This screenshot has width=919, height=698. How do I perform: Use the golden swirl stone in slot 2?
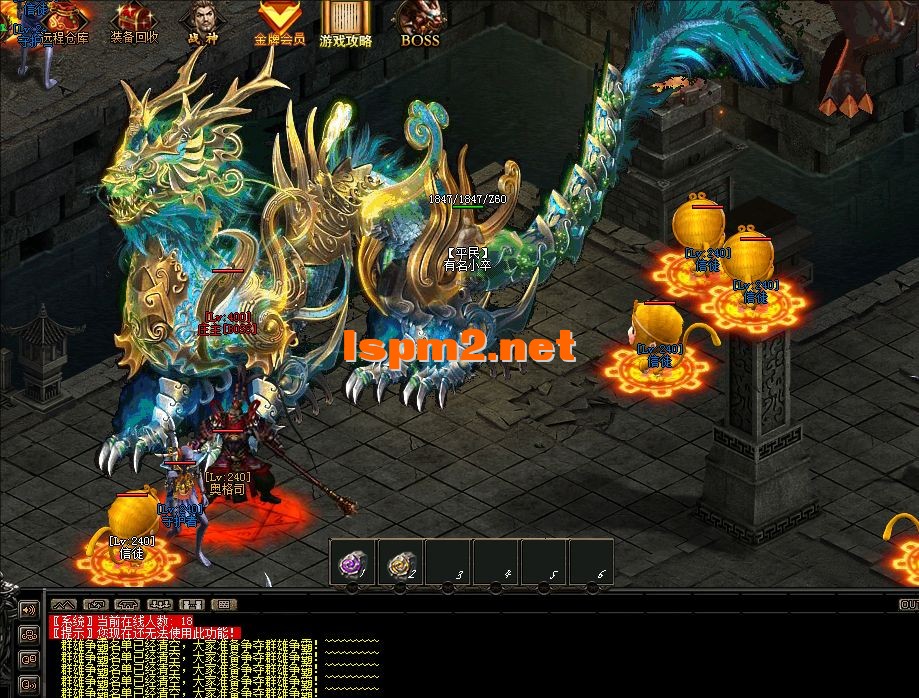(401, 566)
